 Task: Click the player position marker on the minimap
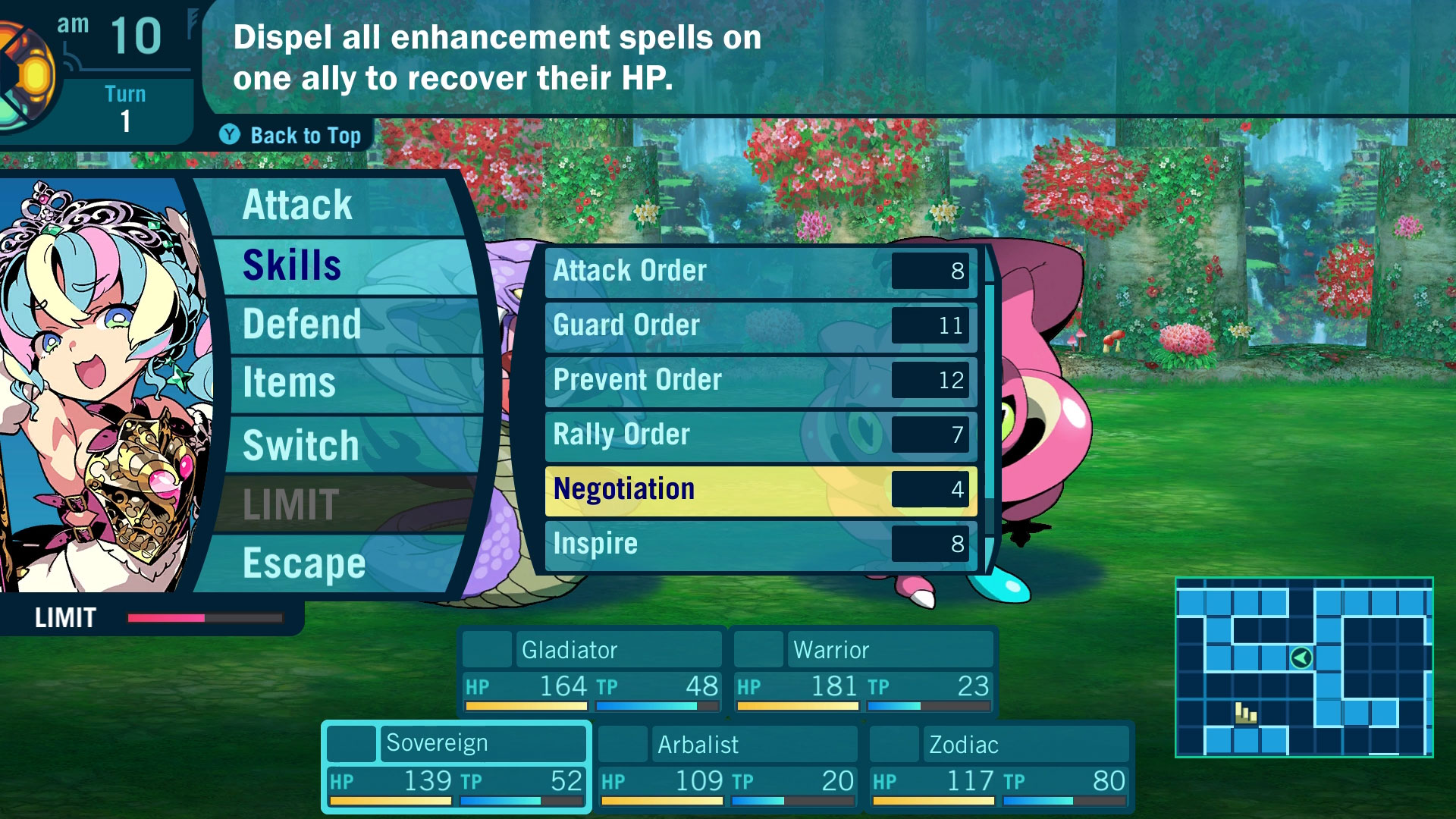(1301, 658)
